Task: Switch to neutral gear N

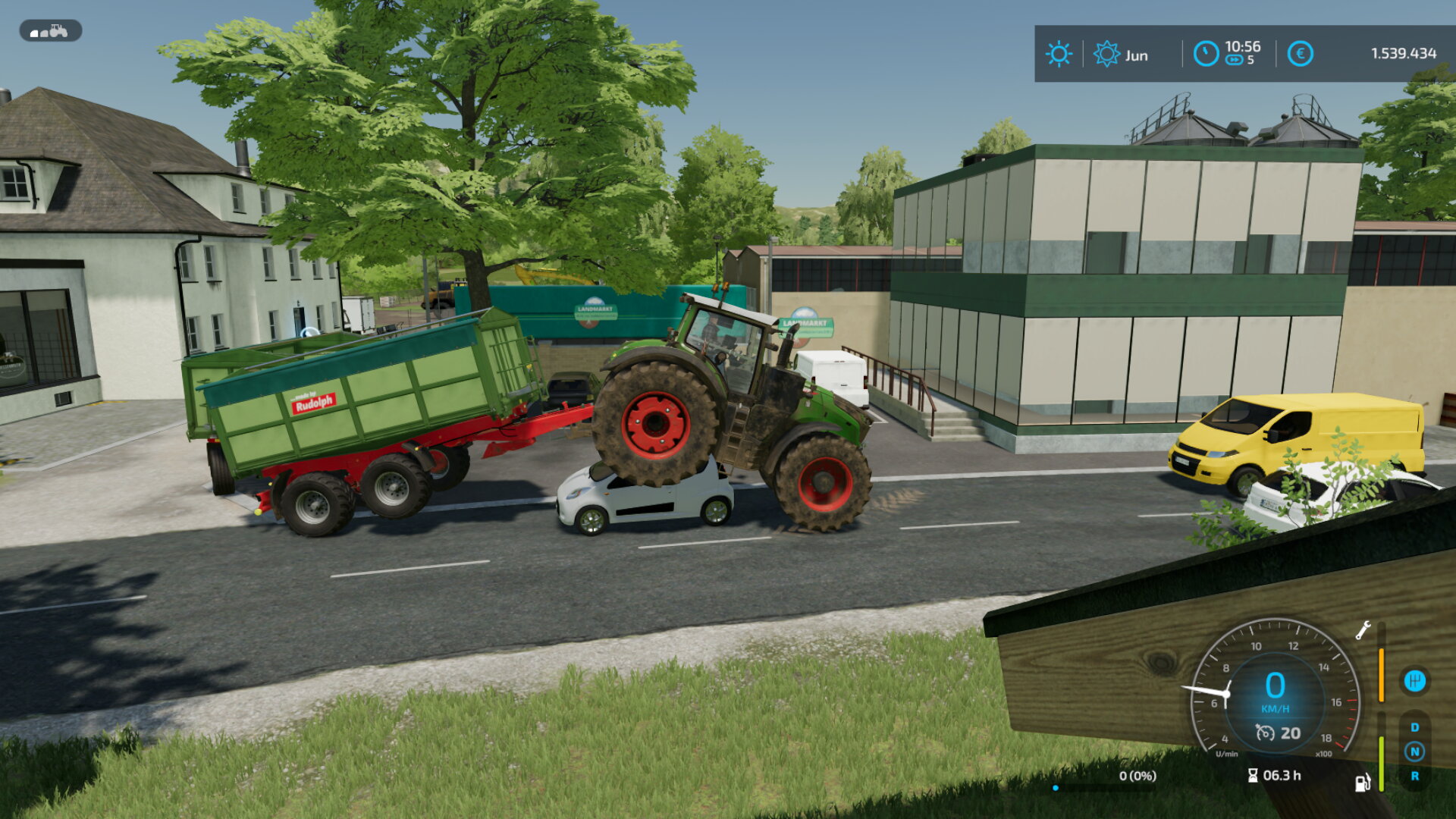Action: 1414,752
